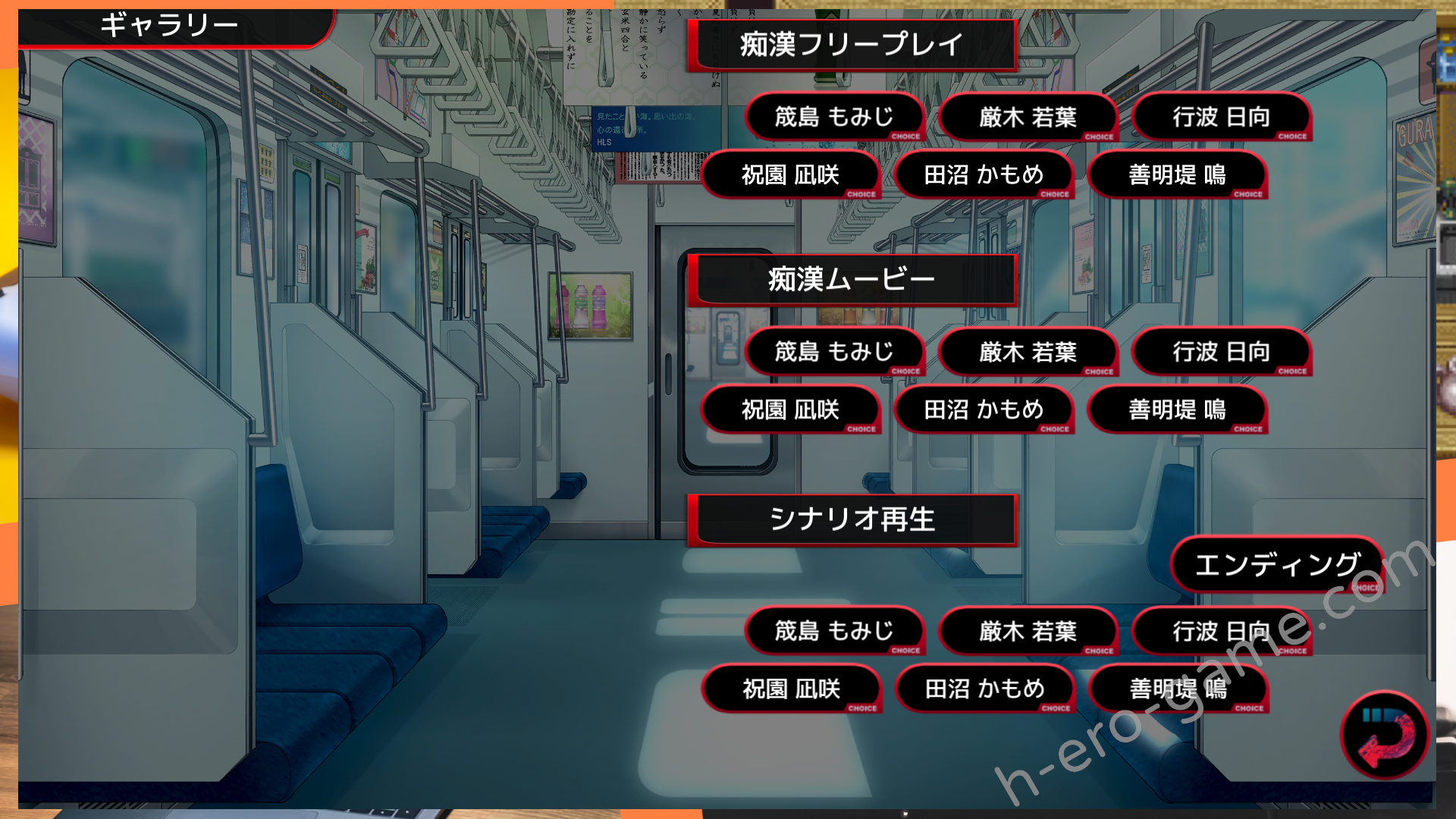Viewport: 1456px width, 819px height.
Task: Replay 筬島 もみじ under シナリオ再生
Action: click(834, 631)
